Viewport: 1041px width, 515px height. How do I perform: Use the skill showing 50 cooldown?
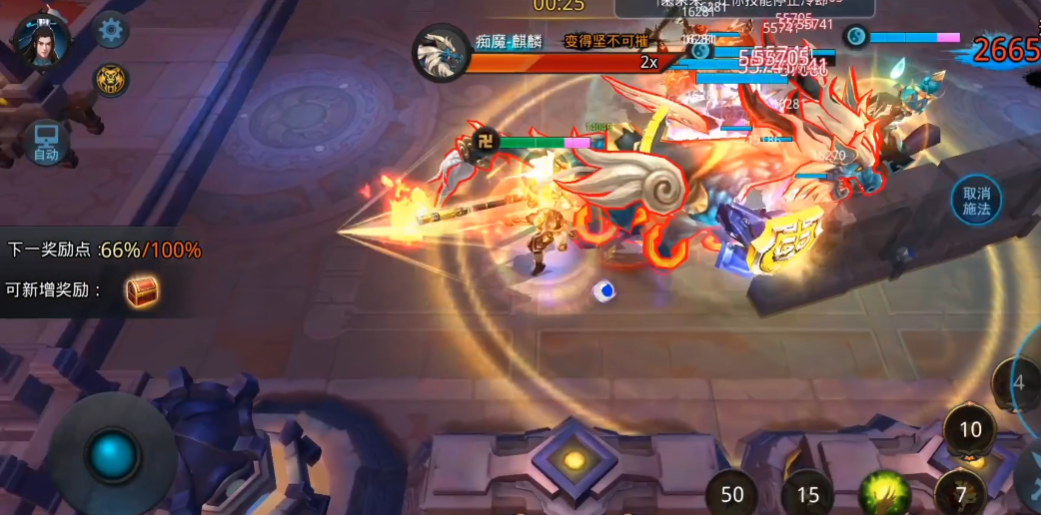point(732,493)
